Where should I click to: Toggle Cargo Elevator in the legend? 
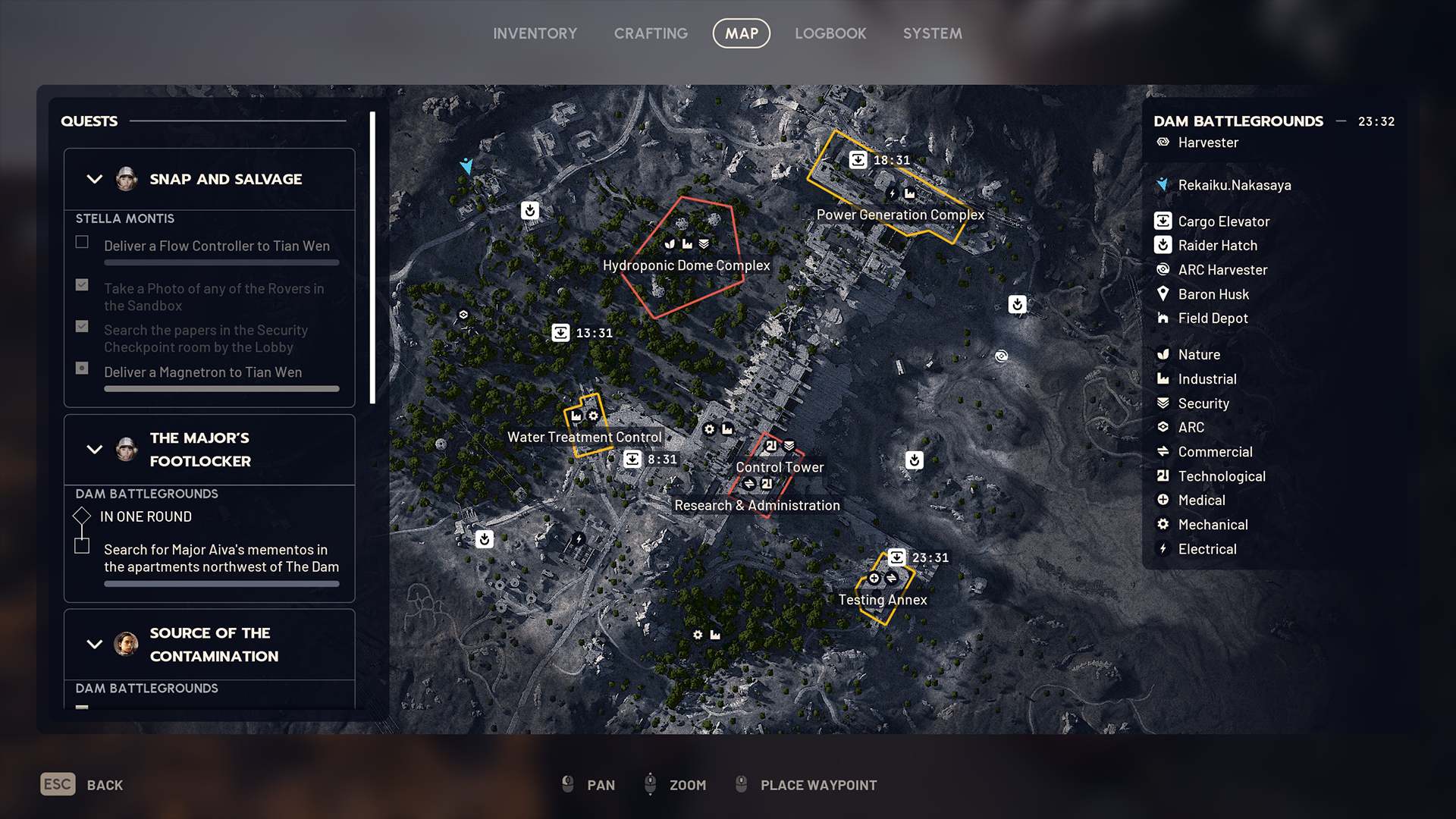click(x=1222, y=221)
